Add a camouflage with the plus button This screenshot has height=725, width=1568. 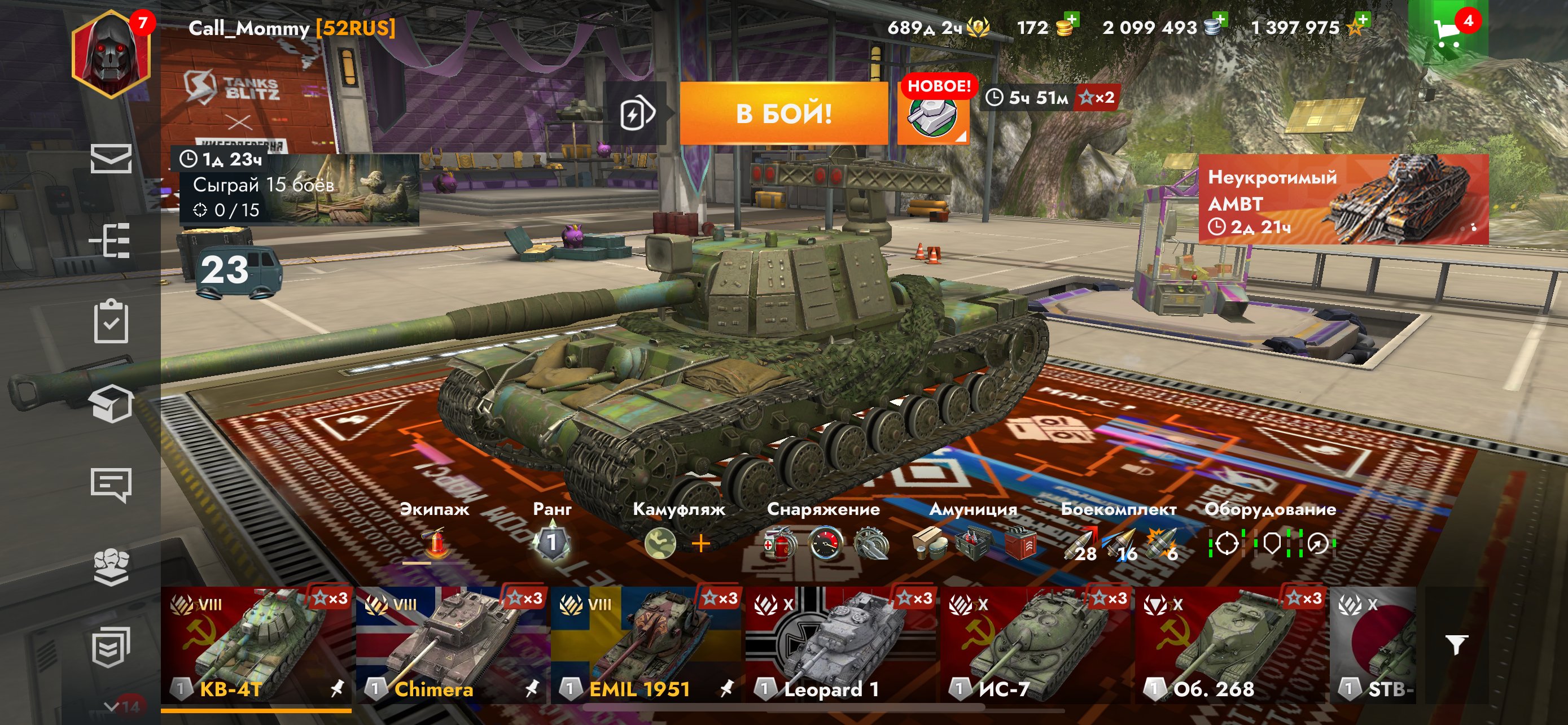700,543
